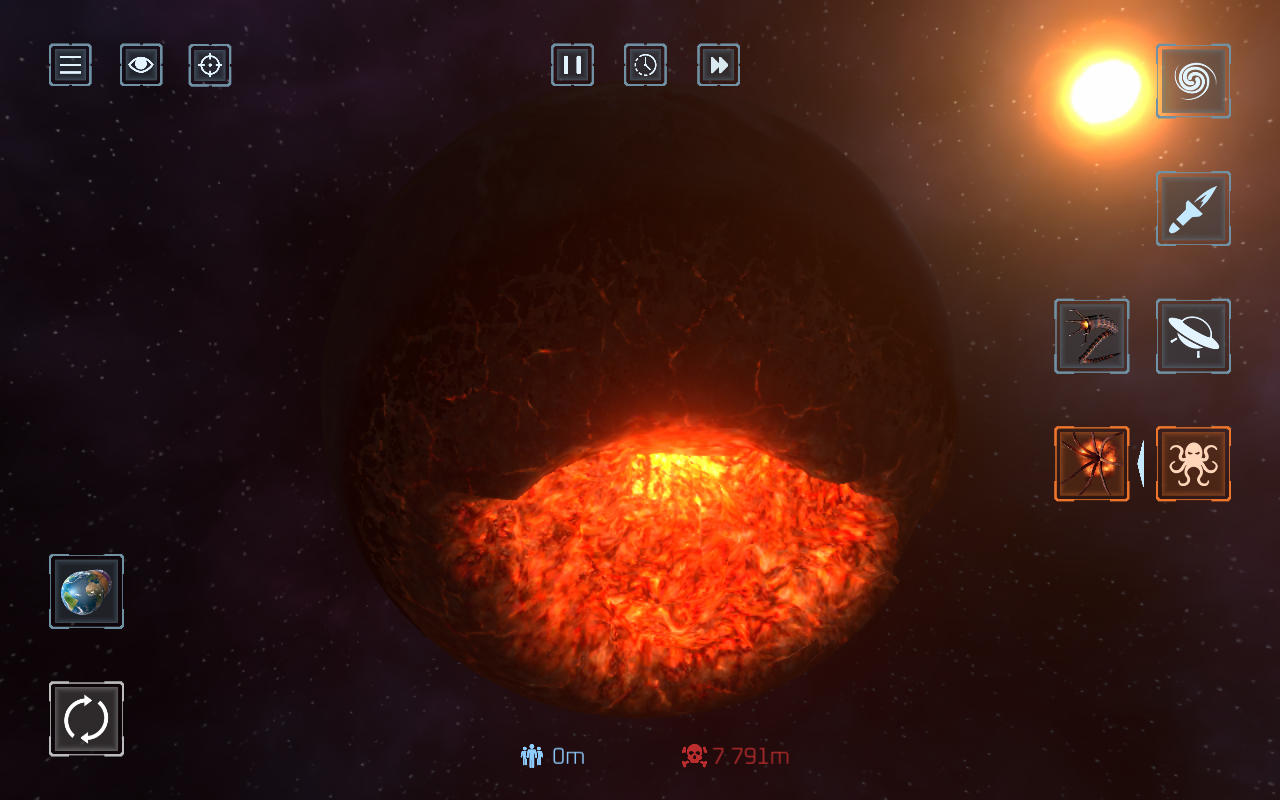1280x800 pixels.
Task: Reset the planet with circular arrows
Action: tap(86, 719)
